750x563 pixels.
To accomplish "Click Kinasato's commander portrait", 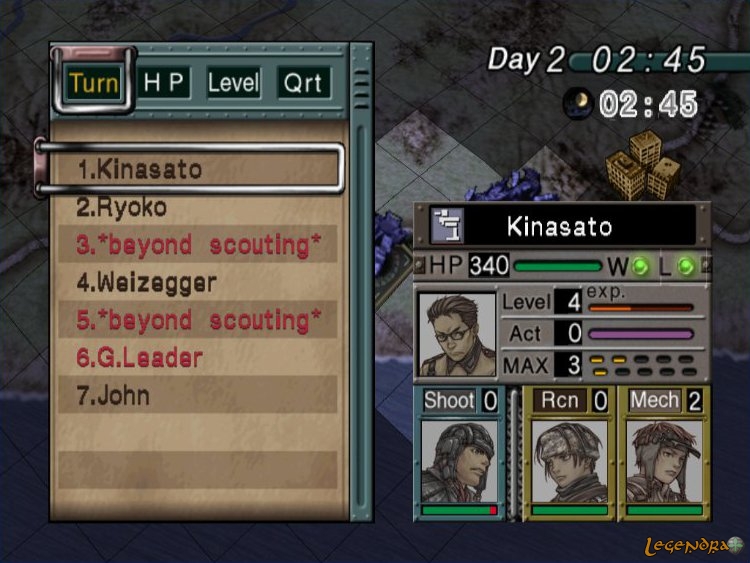I will click(458, 334).
